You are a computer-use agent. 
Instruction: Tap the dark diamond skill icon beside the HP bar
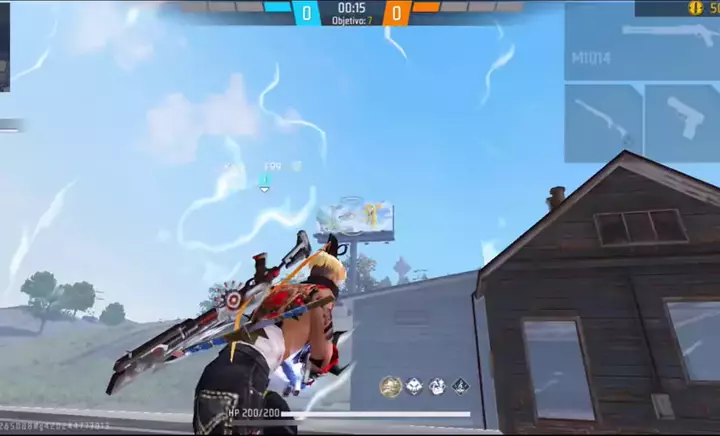tap(460, 386)
